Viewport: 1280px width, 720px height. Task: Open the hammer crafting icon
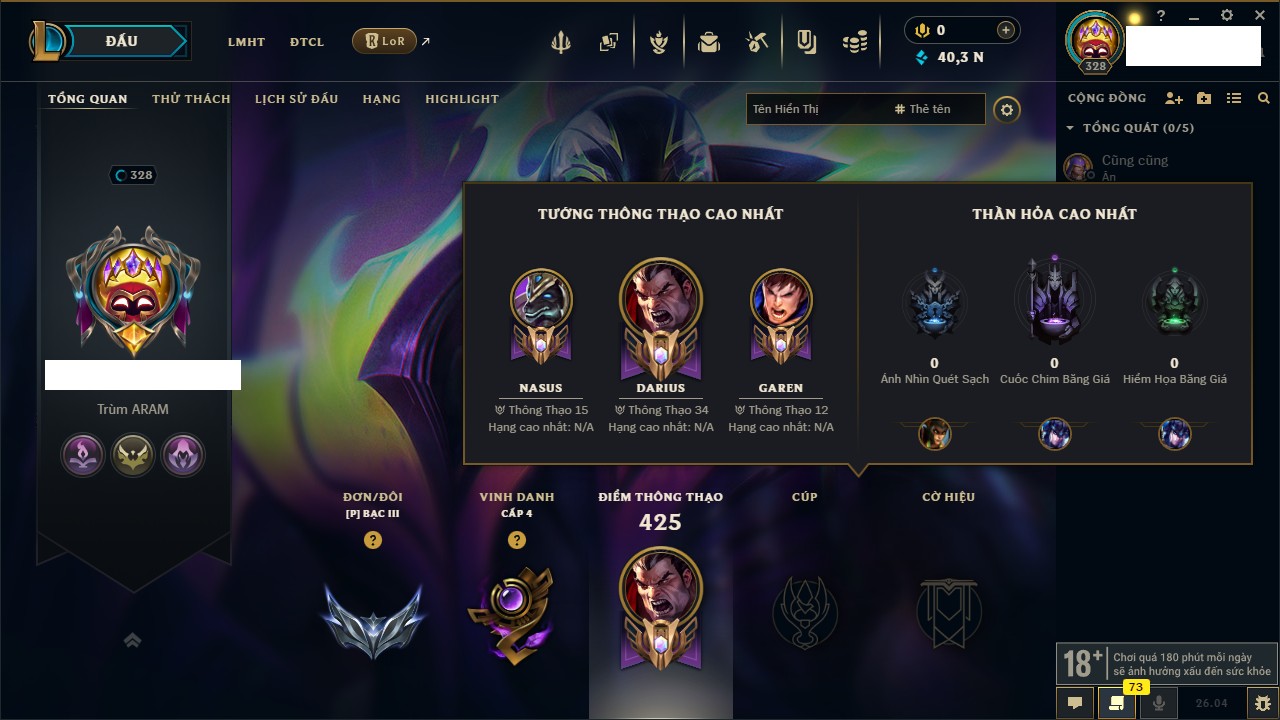click(x=756, y=43)
